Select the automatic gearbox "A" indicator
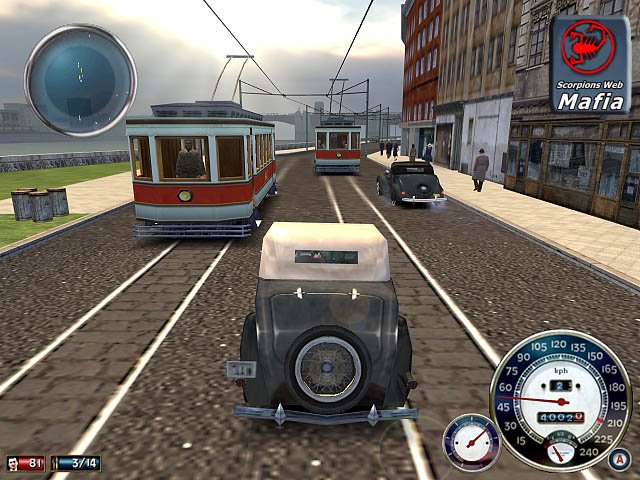 [x=619, y=461]
